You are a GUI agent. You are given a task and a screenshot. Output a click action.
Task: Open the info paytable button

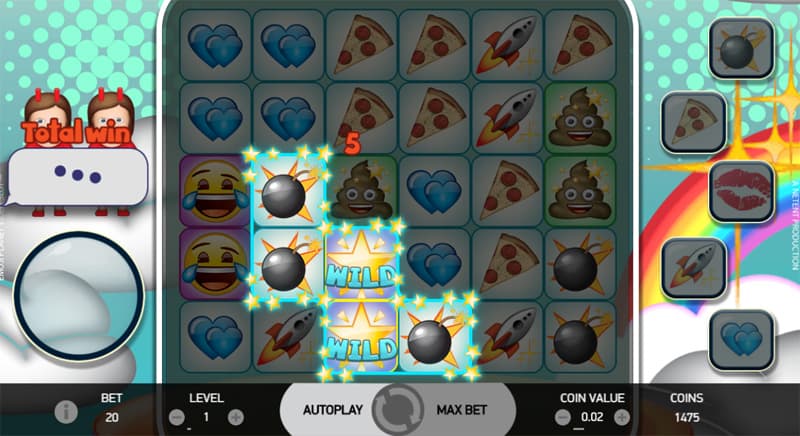tap(68, 411)
